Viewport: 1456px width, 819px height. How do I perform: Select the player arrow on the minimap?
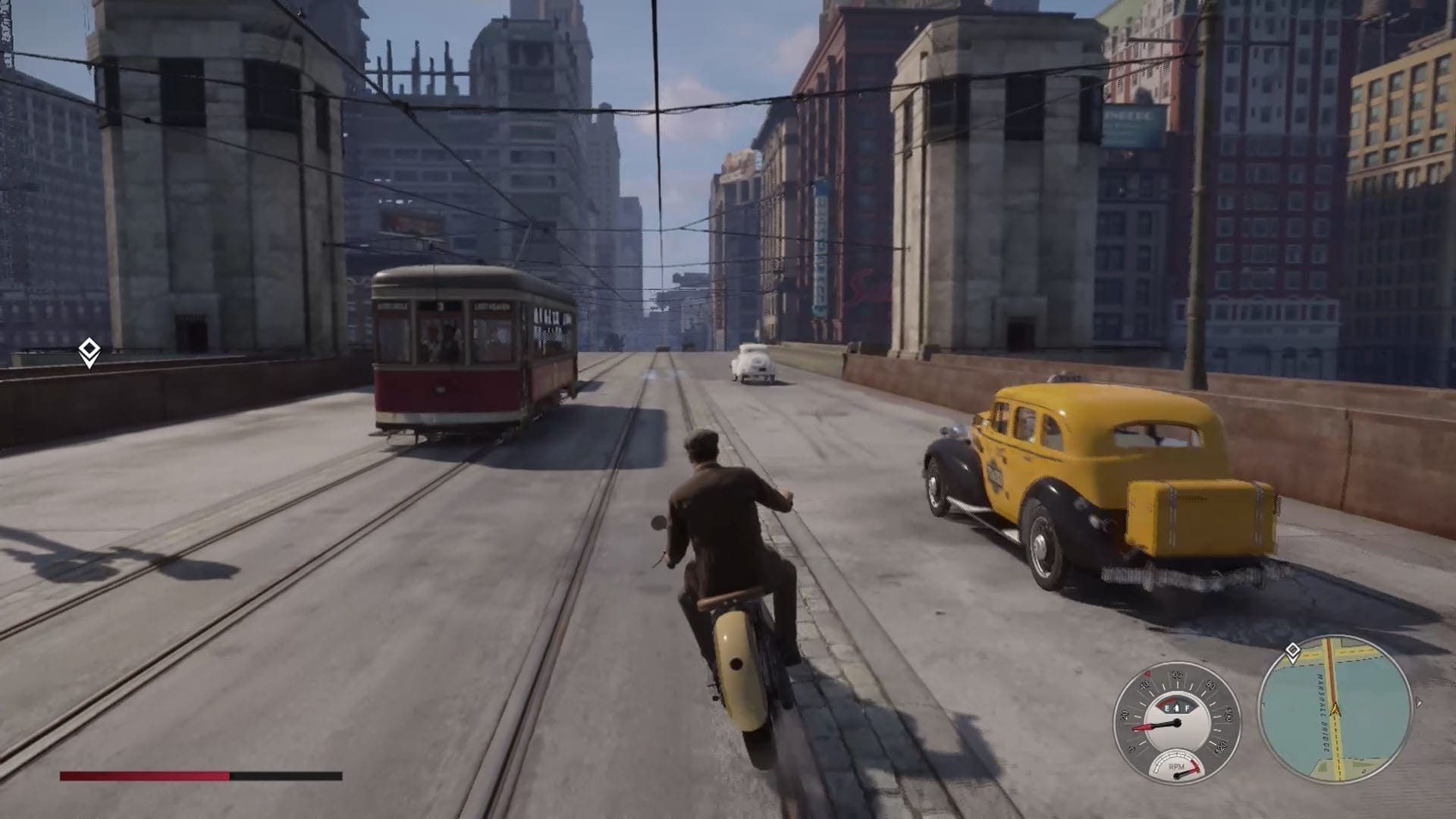click(1335, 710)
